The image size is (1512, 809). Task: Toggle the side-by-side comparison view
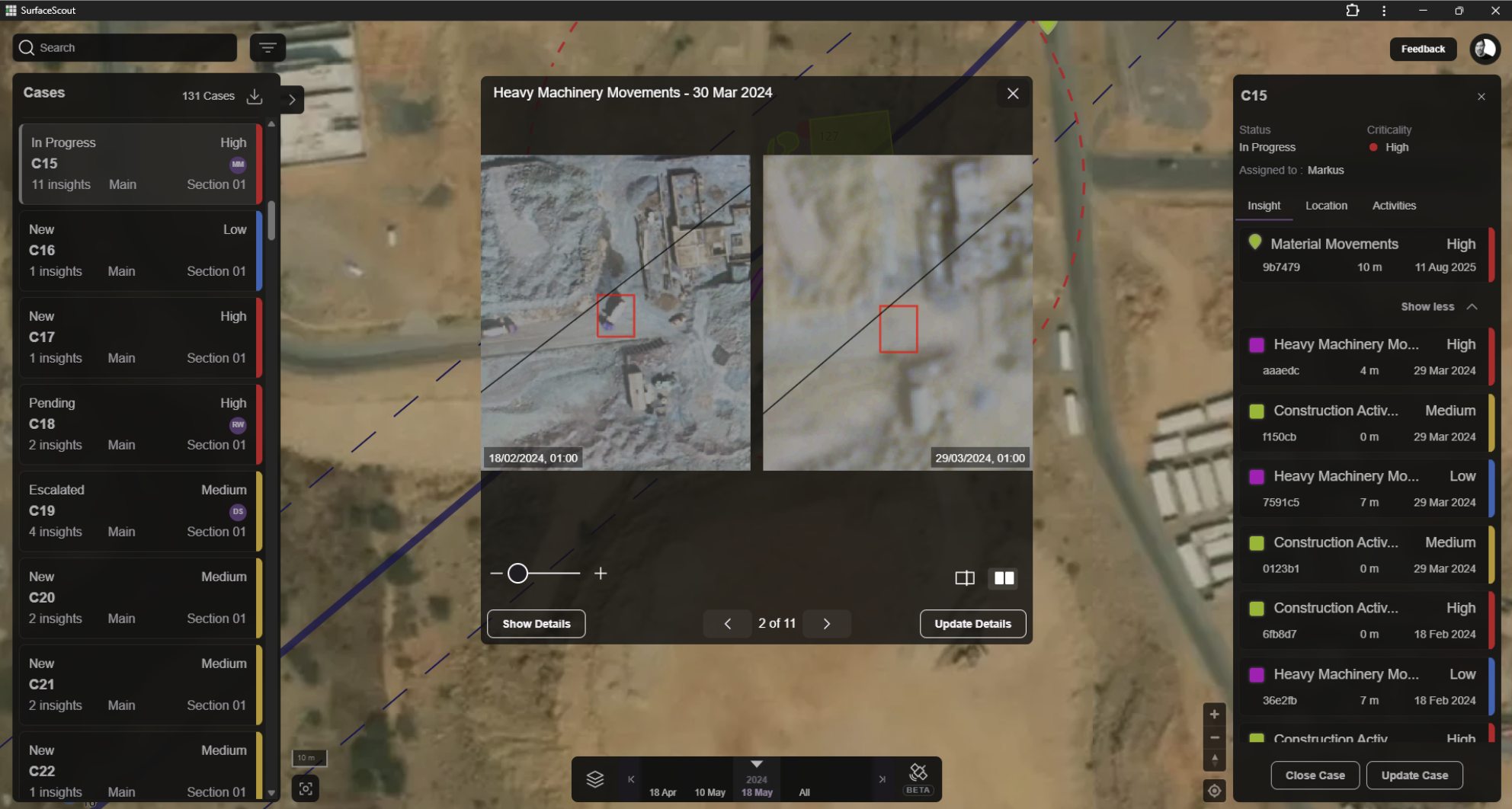pyautogui.click(x=1003, y=578)
